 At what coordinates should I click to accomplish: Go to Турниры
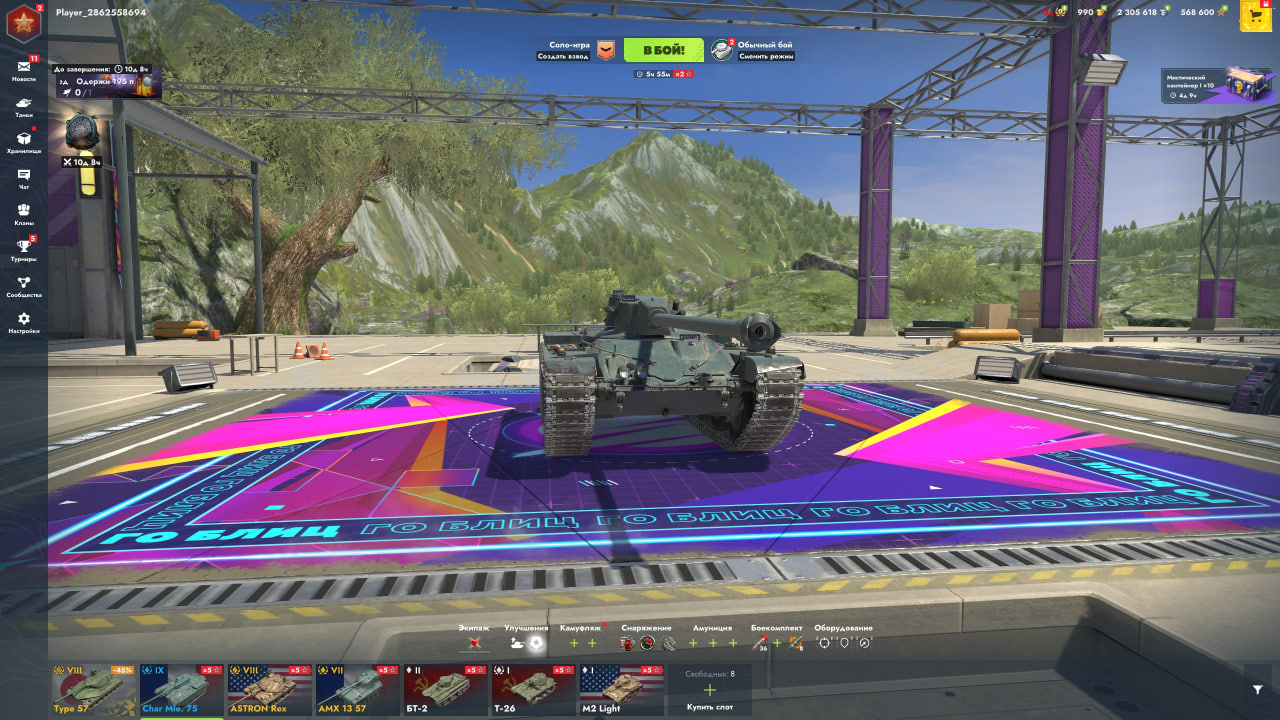[23, 250]
